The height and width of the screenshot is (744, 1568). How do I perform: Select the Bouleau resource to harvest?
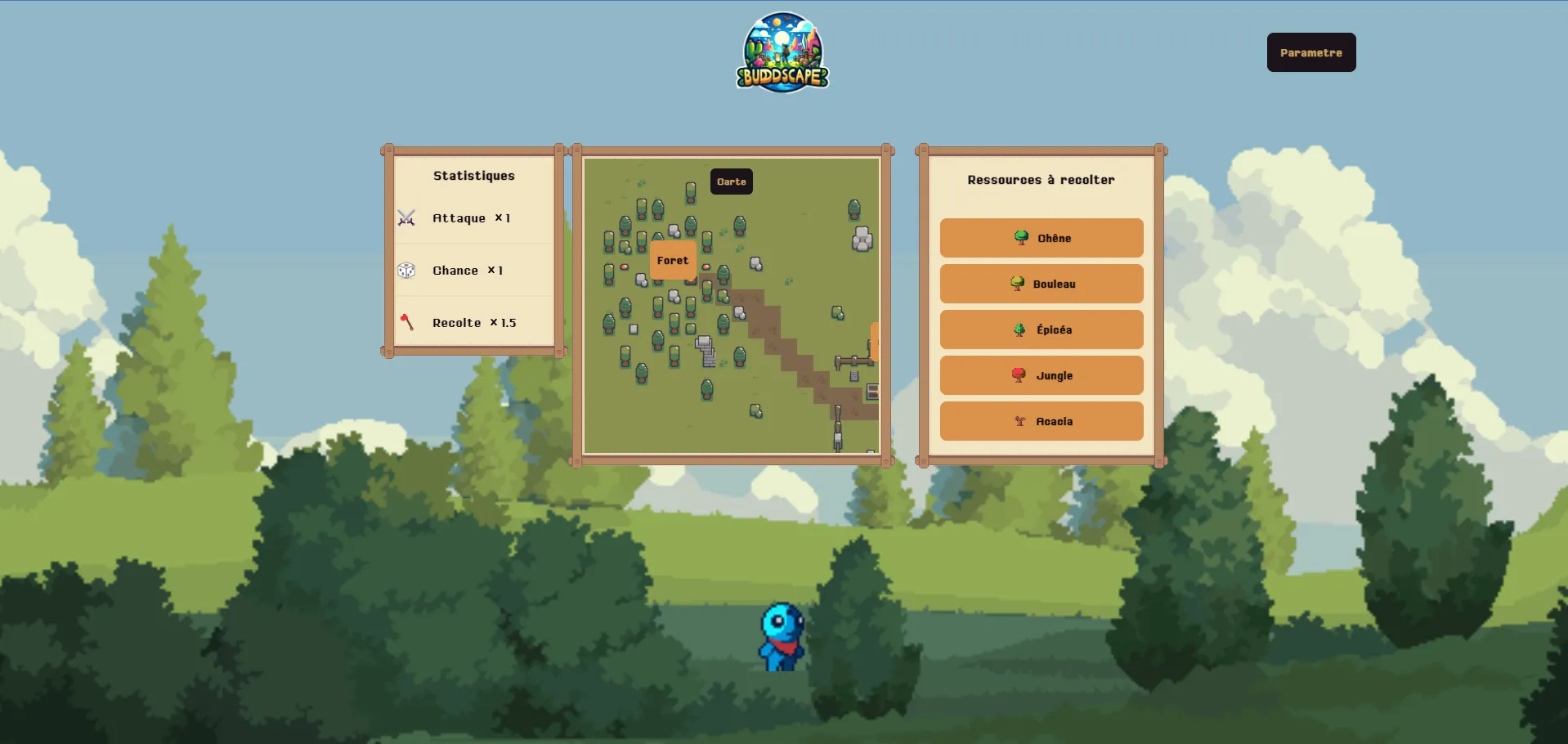point(1042,284)
